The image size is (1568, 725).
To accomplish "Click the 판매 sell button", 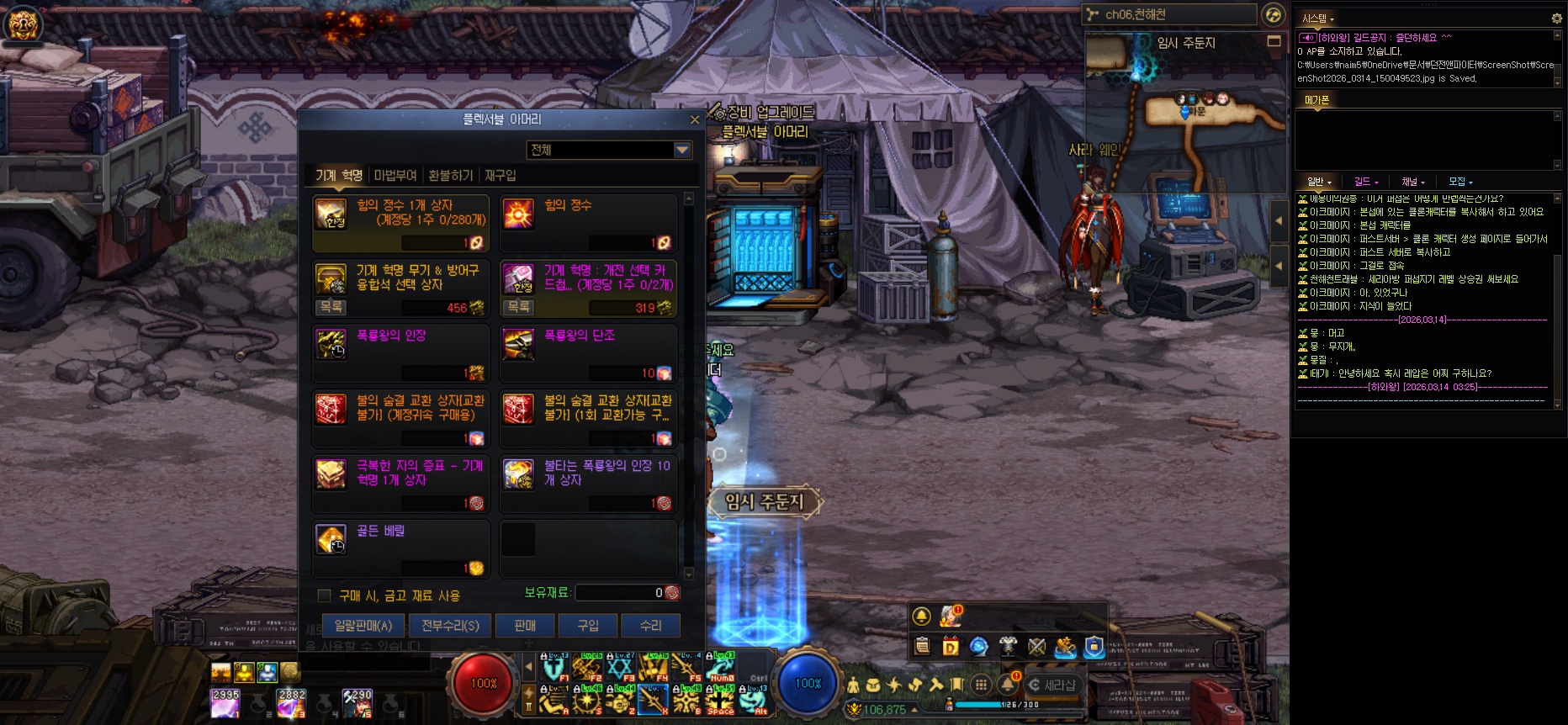I will [525, 626].
